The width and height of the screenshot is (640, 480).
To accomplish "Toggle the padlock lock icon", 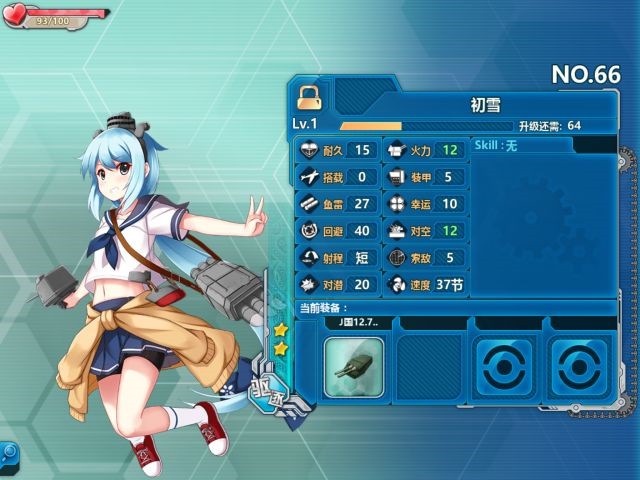I will tap(308, 96).
